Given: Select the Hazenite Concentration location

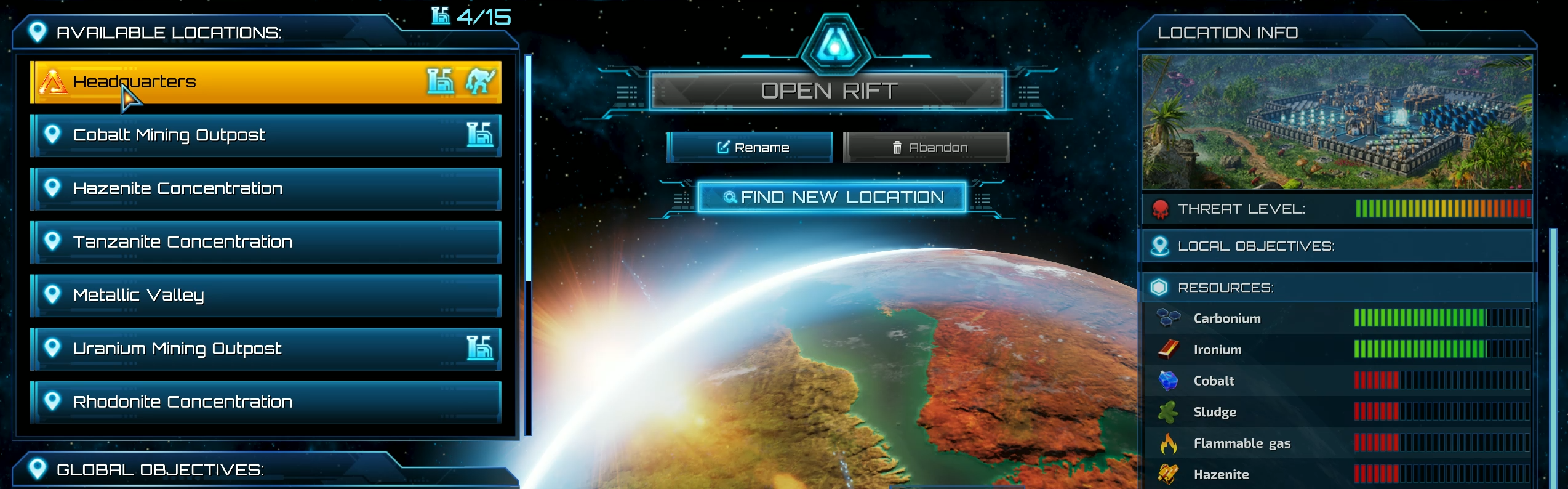Looking at the screenshot, I should [265, 188].
